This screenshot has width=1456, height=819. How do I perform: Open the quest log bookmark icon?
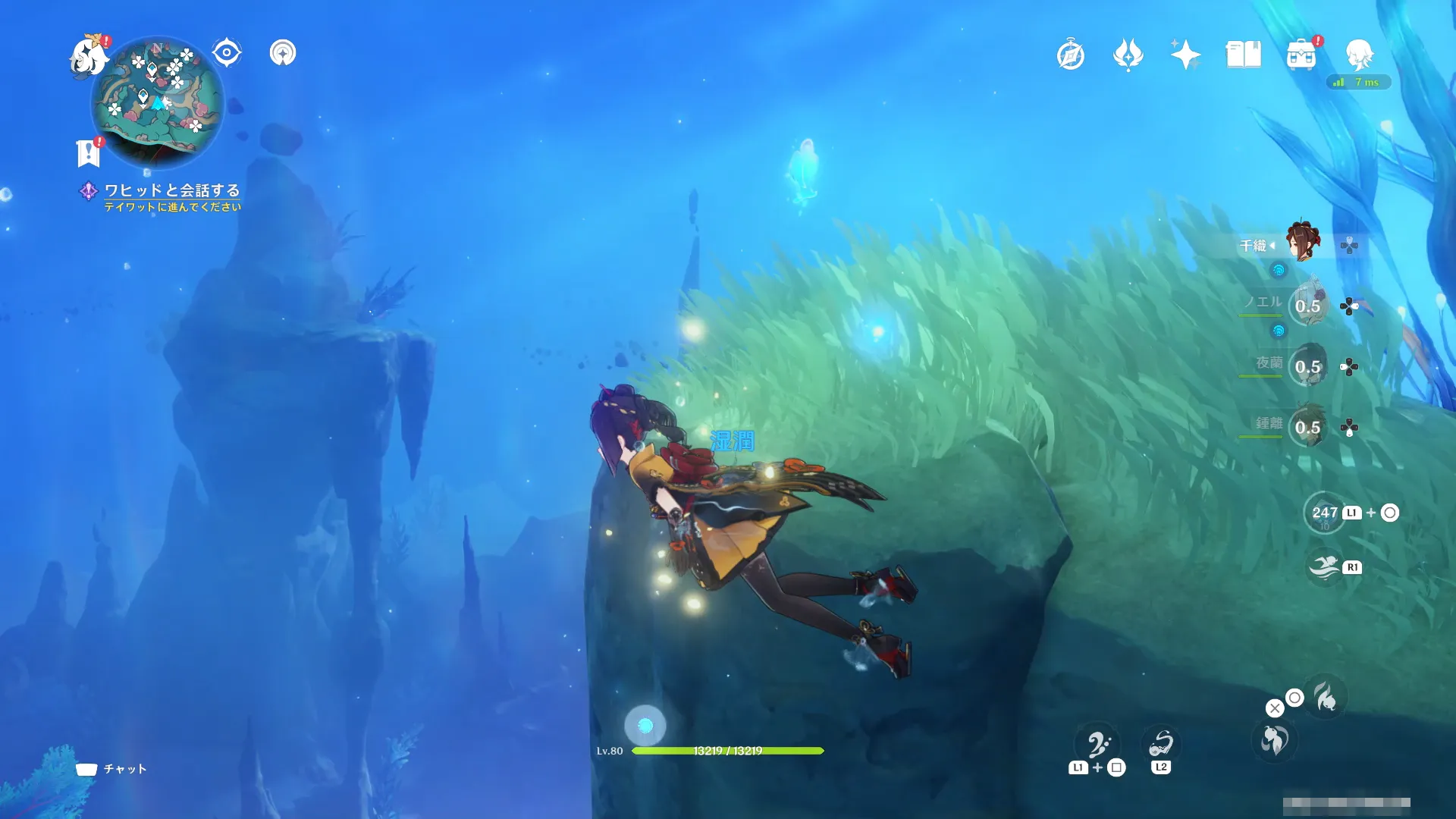(88, 152)
